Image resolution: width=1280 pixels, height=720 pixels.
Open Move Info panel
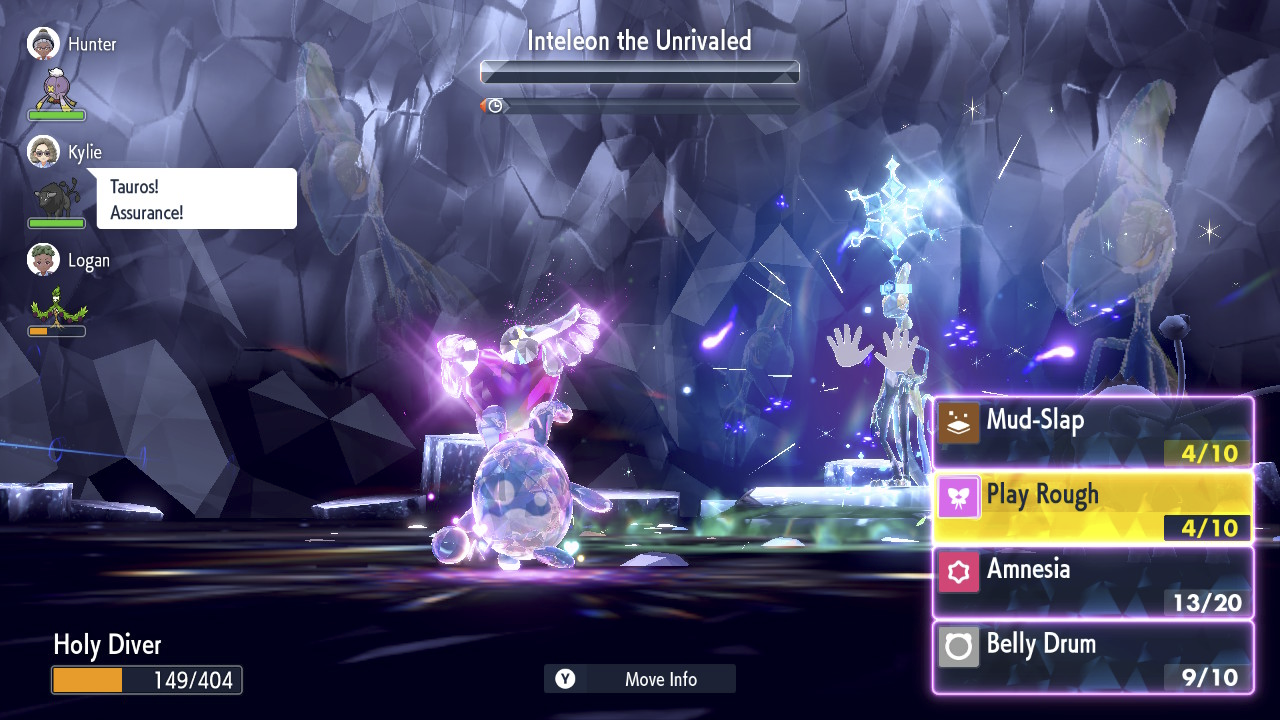pos(640,679)
